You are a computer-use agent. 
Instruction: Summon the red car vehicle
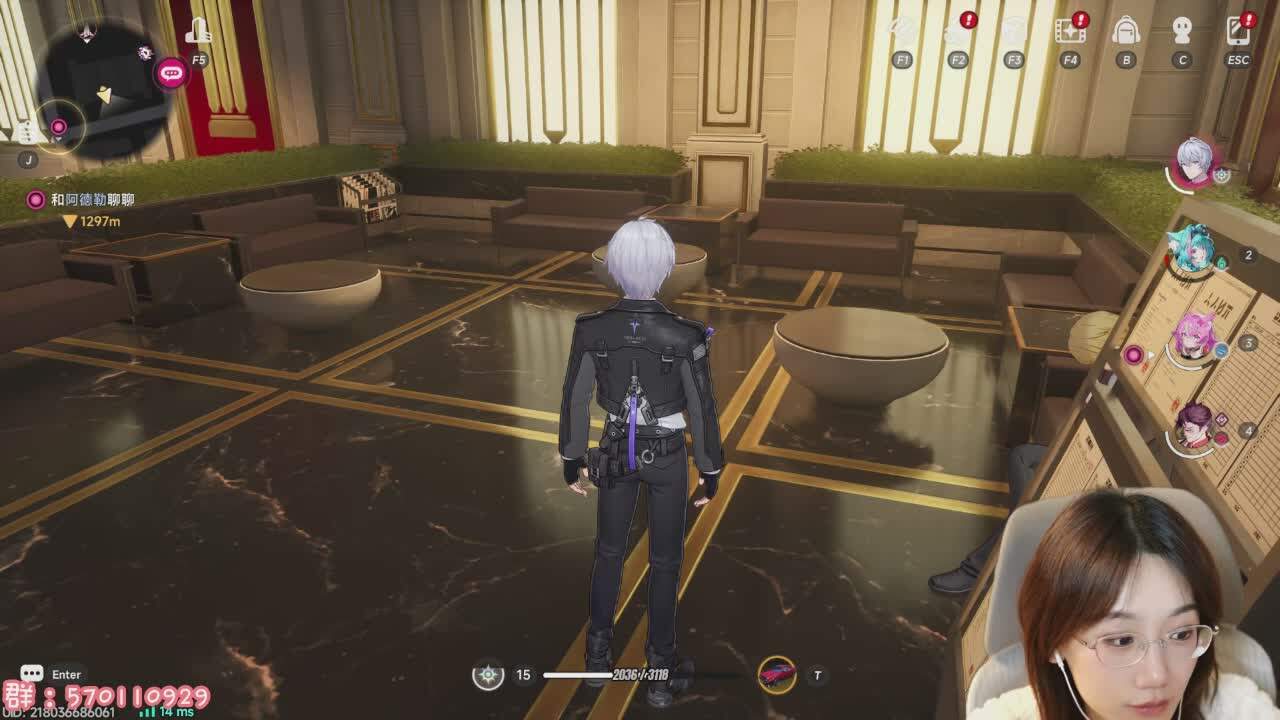(x=776, y=675)
